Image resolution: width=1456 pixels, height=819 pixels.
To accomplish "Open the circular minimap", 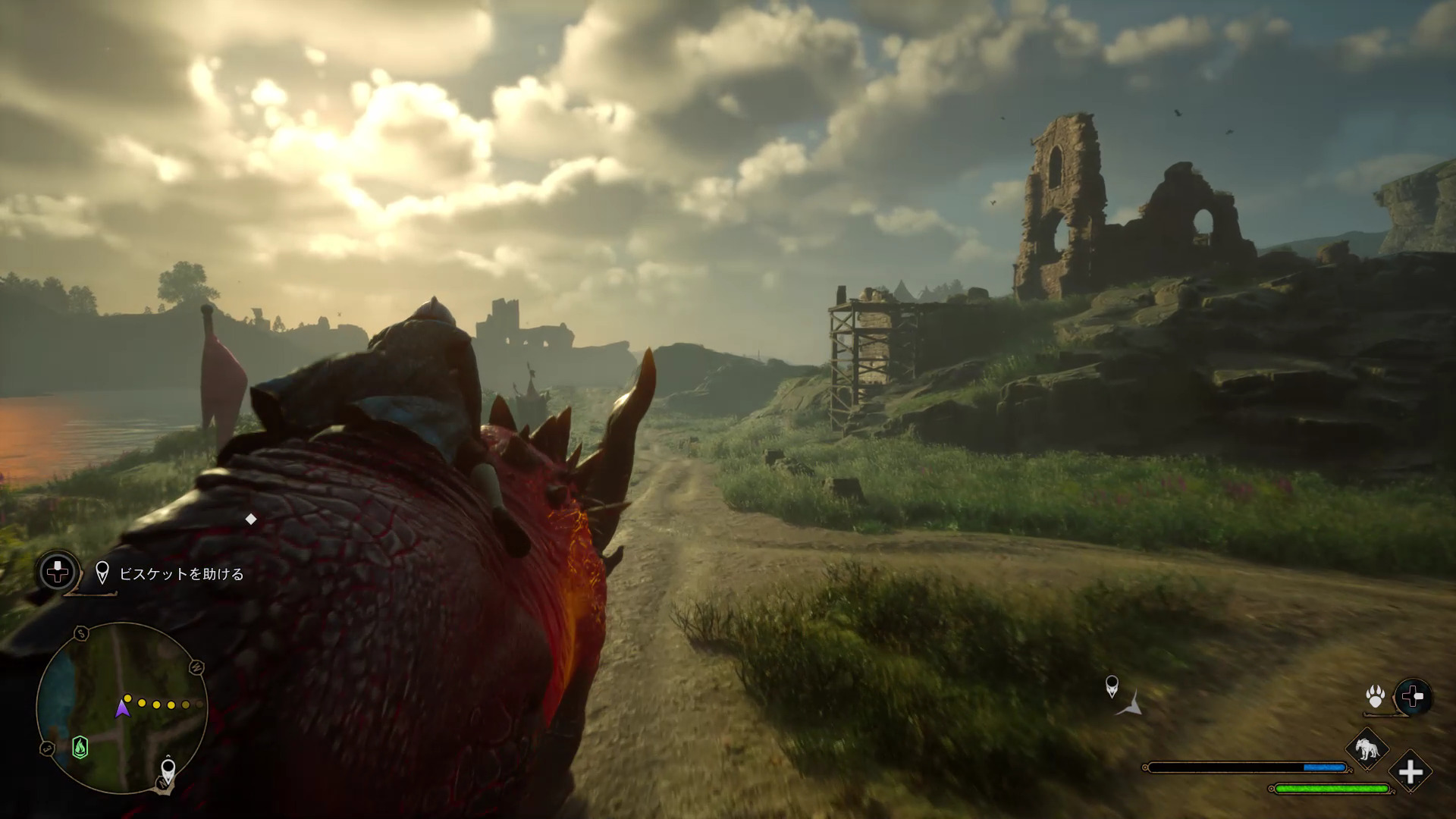I will click(121, 708).
